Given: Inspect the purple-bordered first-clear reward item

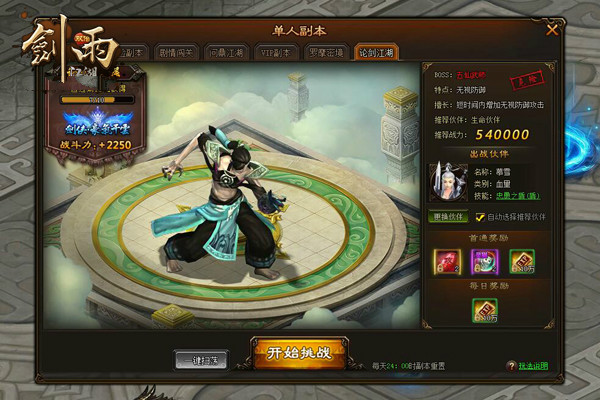Looking at the screenshot, I should (x=485, y=260).
